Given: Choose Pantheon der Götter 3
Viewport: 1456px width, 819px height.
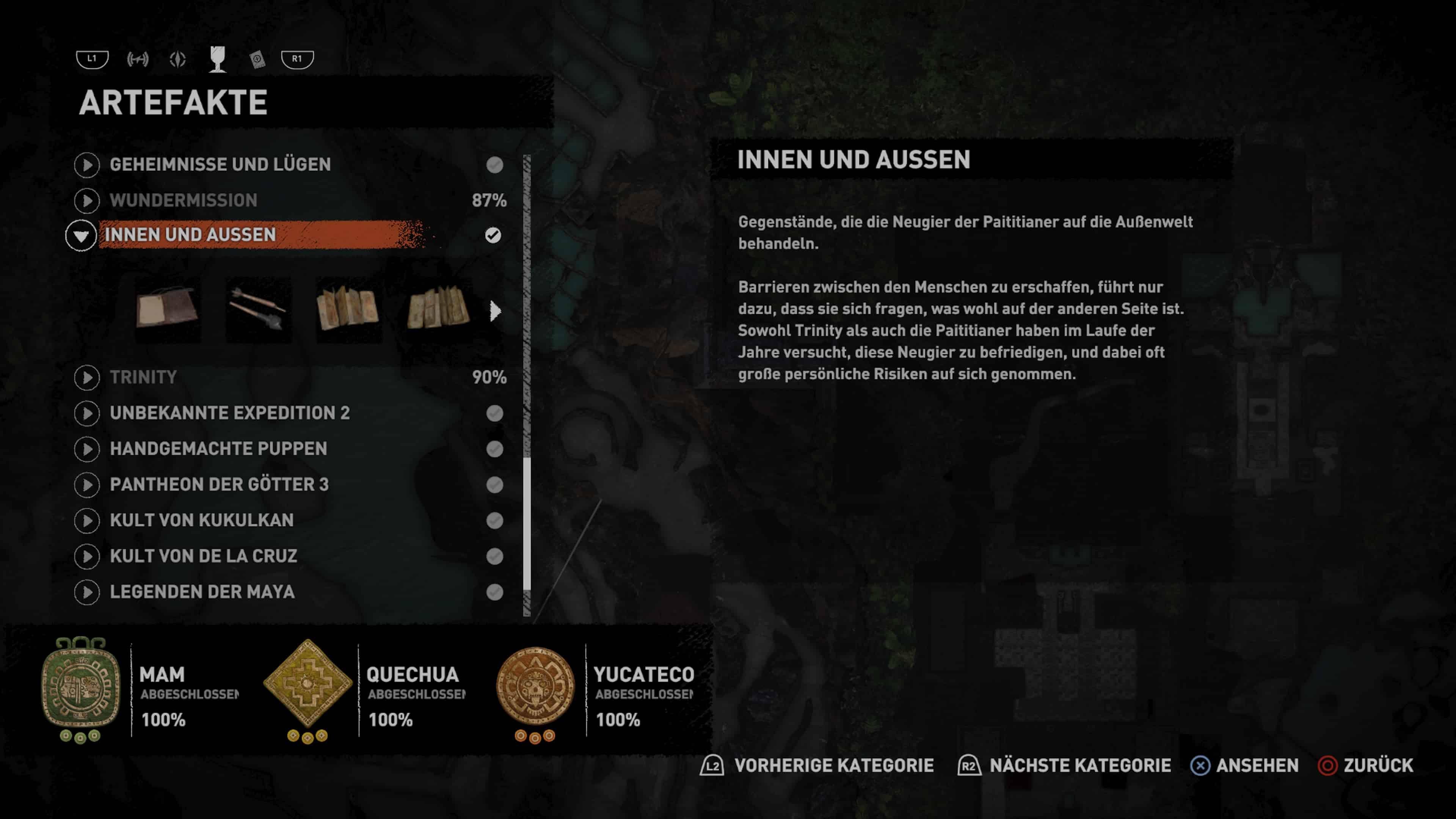Looking at the screenshot, I should [219, 485].
